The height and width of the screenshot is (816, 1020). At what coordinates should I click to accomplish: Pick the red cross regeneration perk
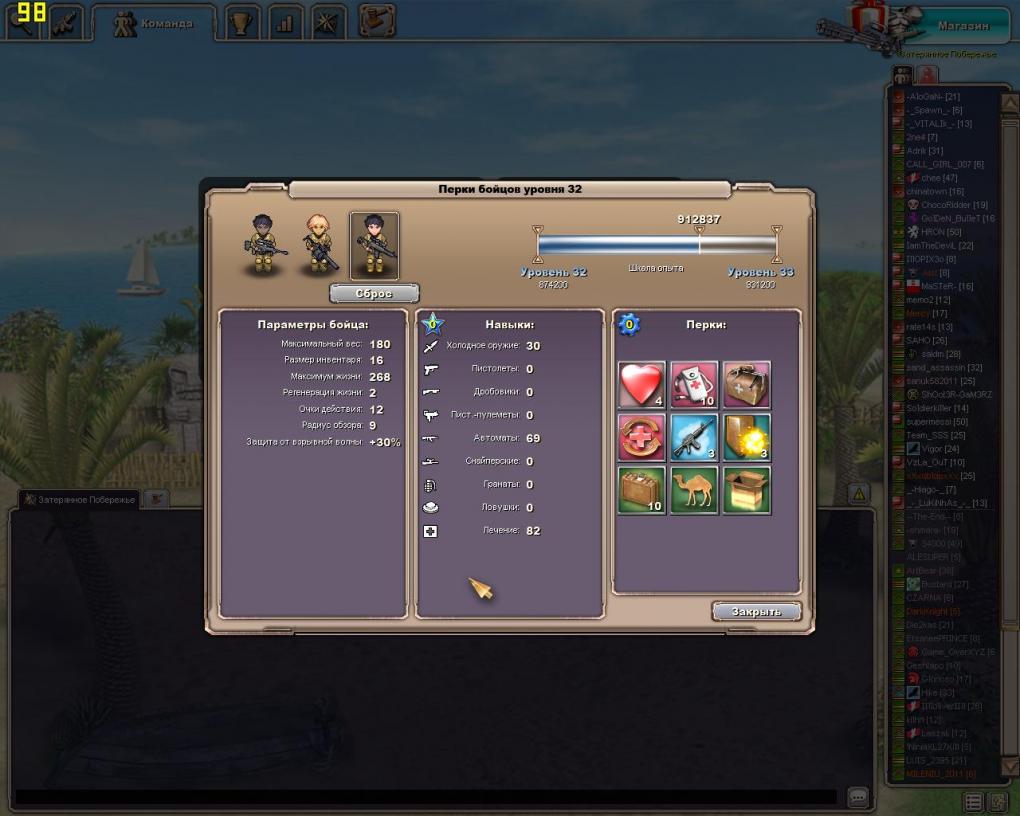[641, 438]
